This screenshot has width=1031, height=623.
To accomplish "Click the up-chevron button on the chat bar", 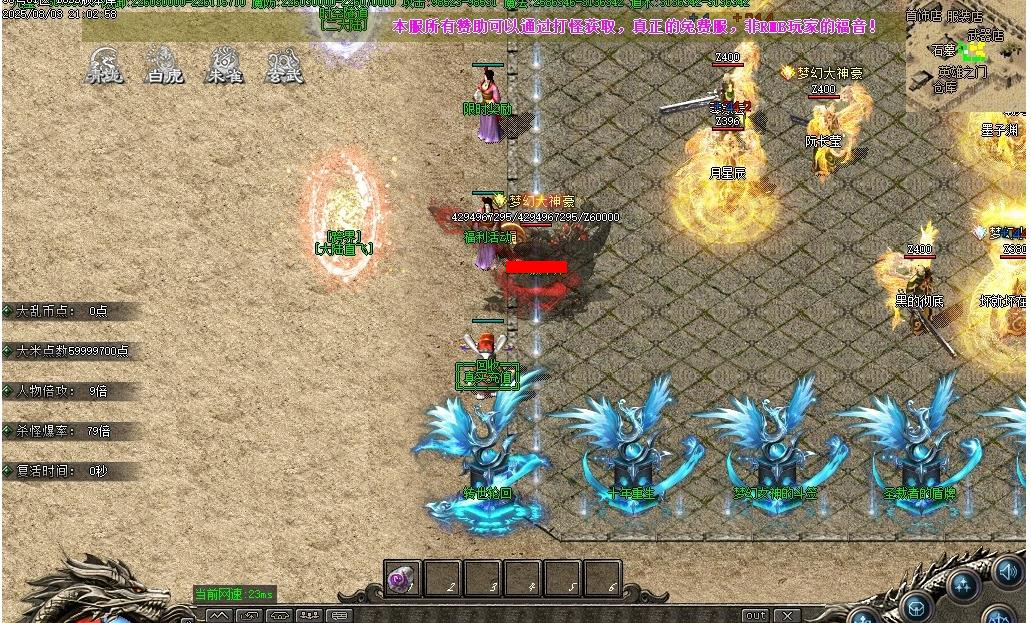I will 219,615.
